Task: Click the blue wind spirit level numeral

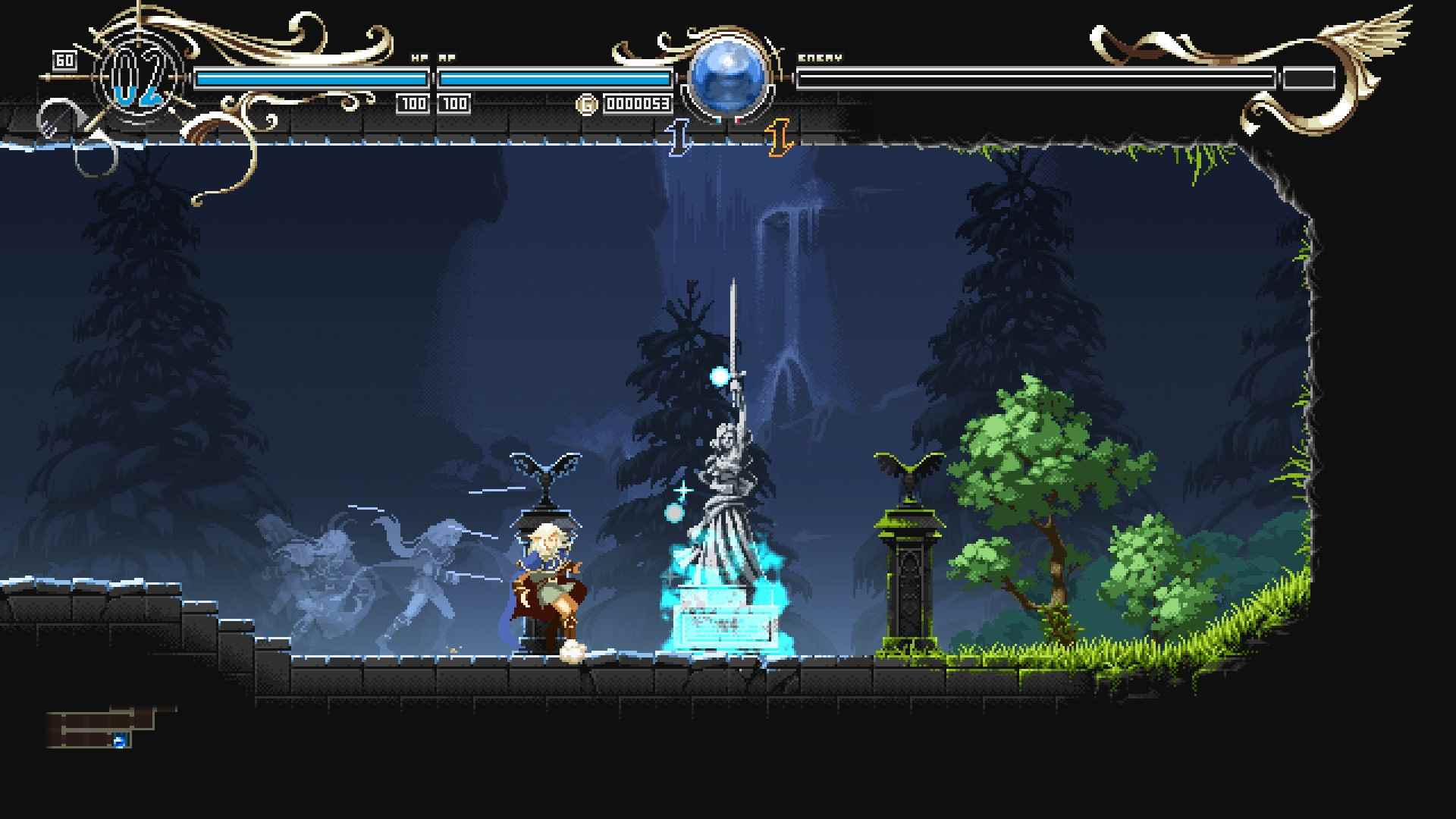Action: coord(679,136)
